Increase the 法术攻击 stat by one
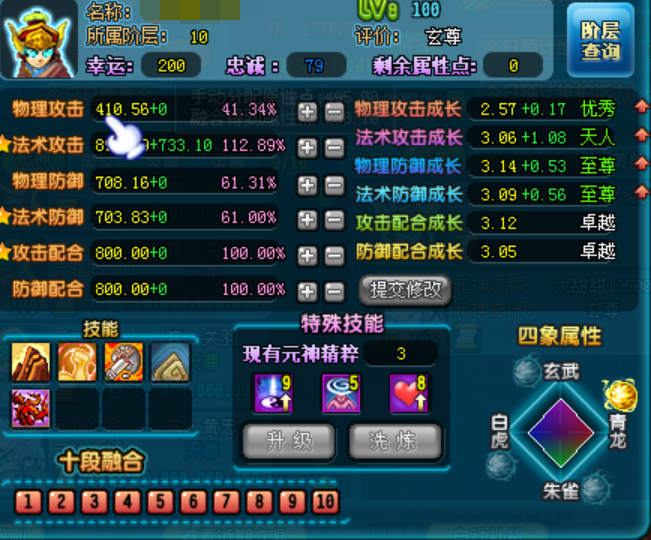Screen dimensions: 651x540 click(x=308, y=146)
